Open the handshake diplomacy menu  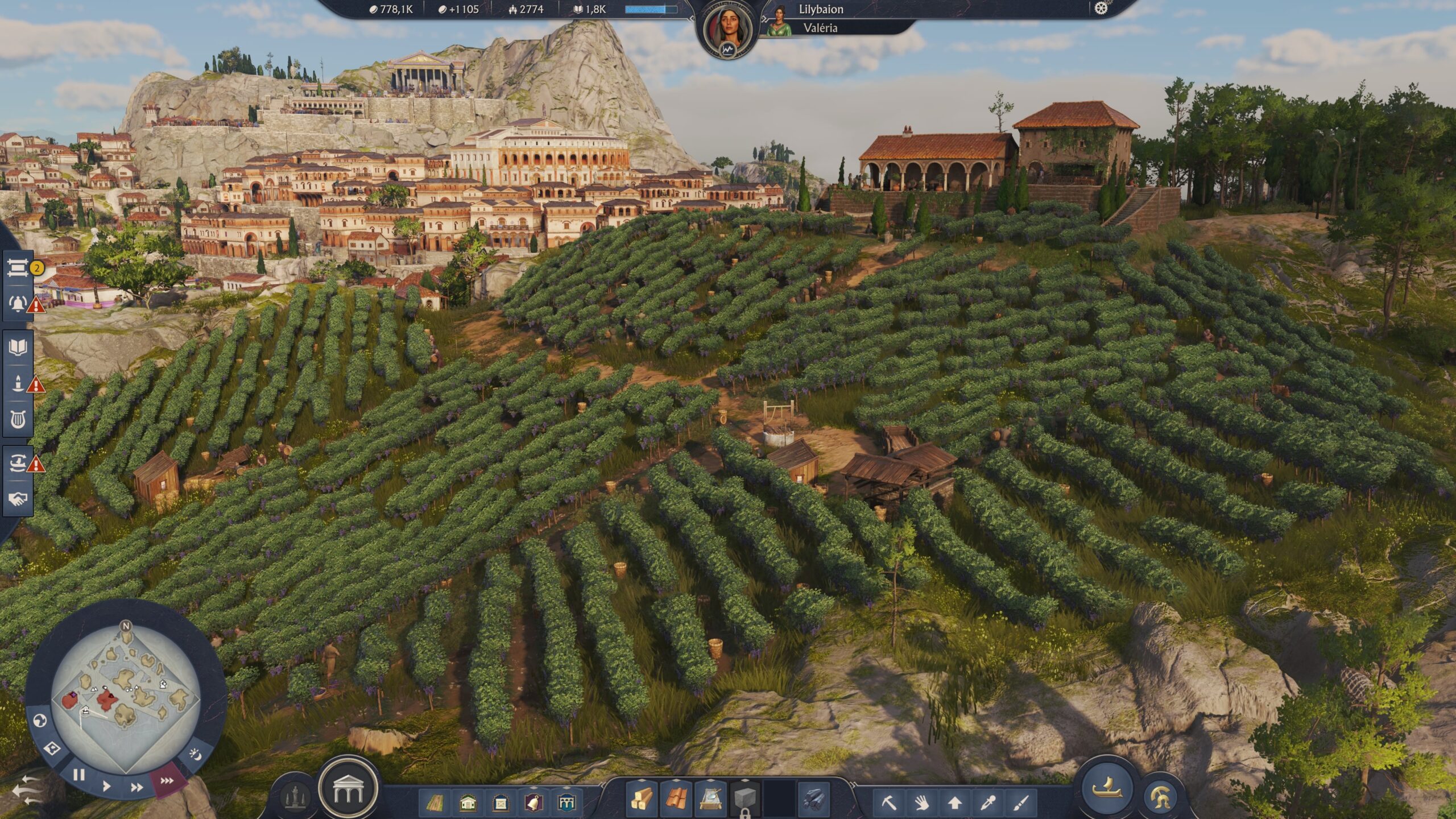point(18,499)
